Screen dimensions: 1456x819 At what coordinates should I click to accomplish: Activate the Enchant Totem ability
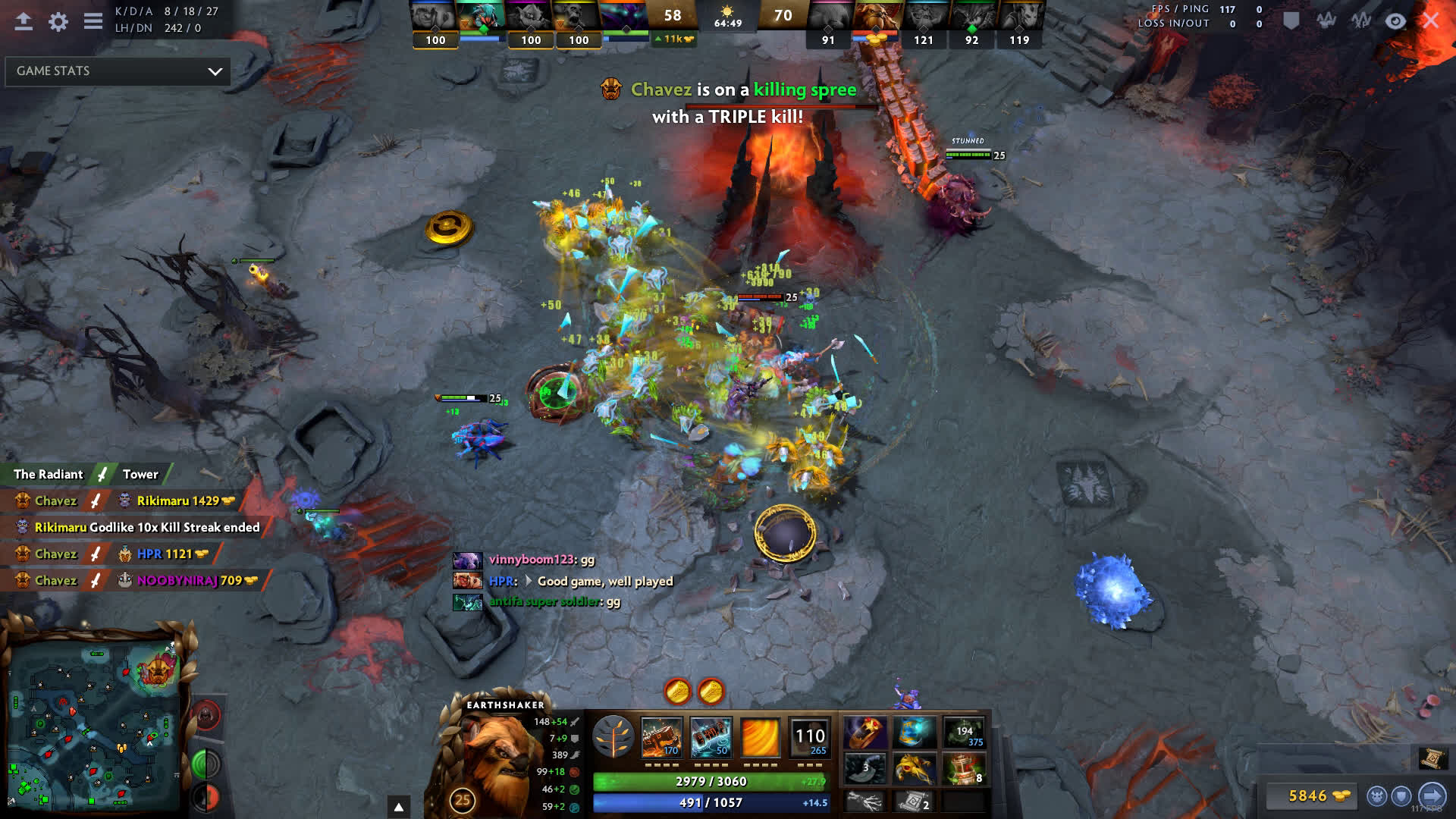click(x=711, y=736)
